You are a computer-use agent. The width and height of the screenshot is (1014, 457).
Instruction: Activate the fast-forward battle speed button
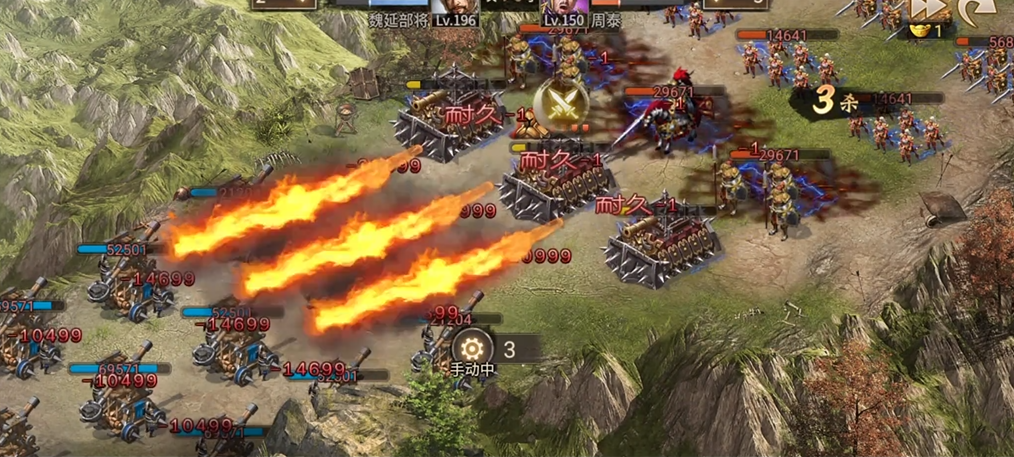pyautogui.click(x=925, y=9)
